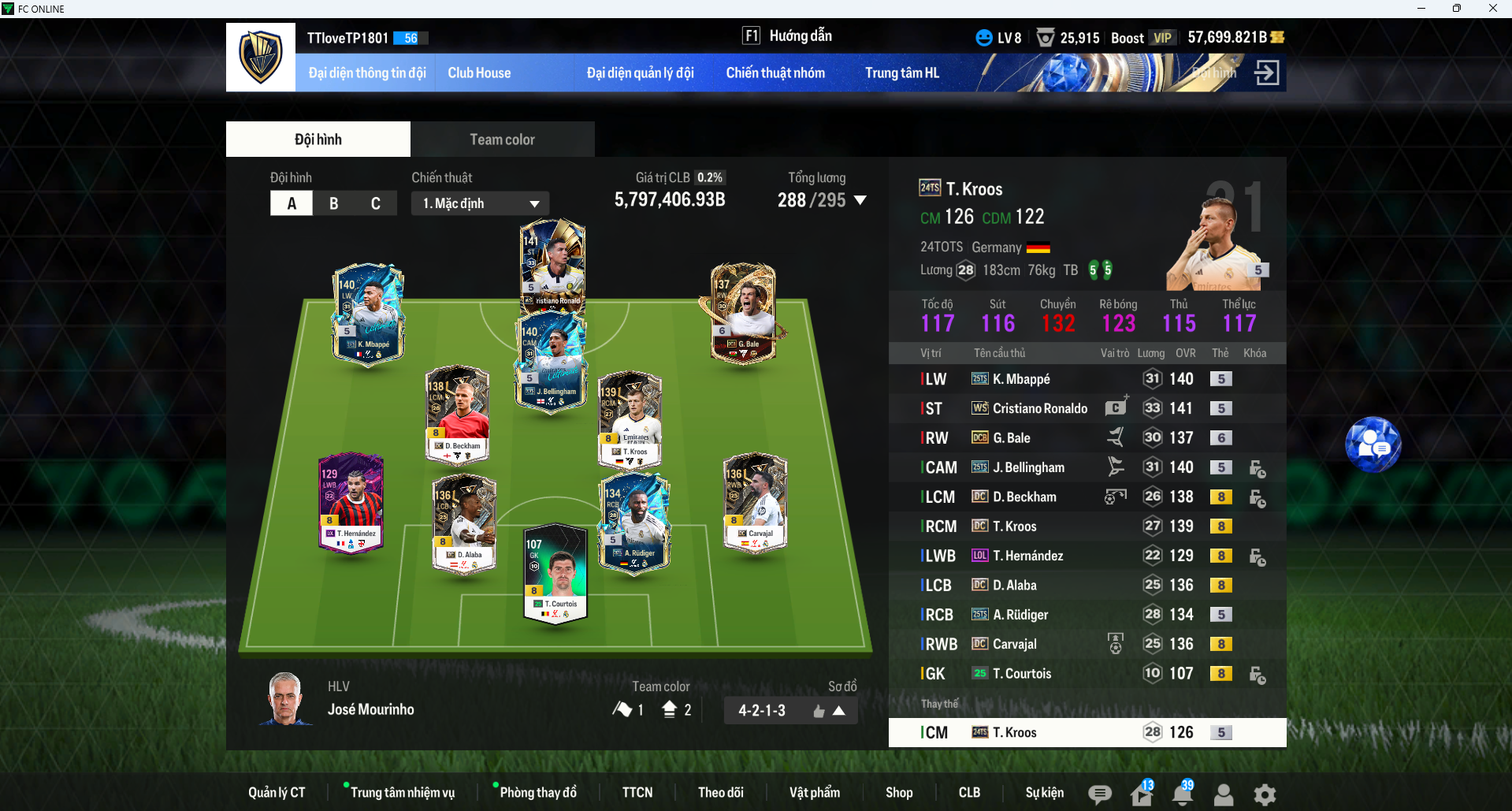This screenshot has width=1512, height=811.
Task: Open the TTCN menu
Action: 637,792
